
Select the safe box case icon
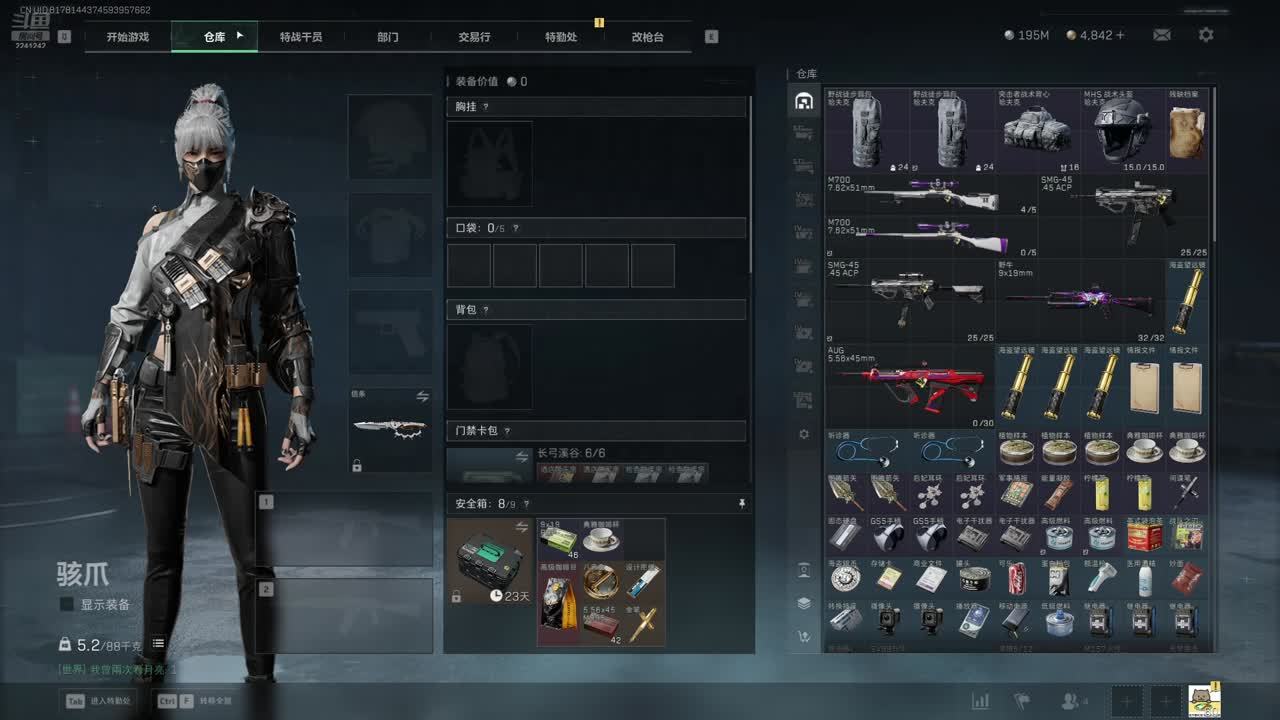(x=490, y=560)
